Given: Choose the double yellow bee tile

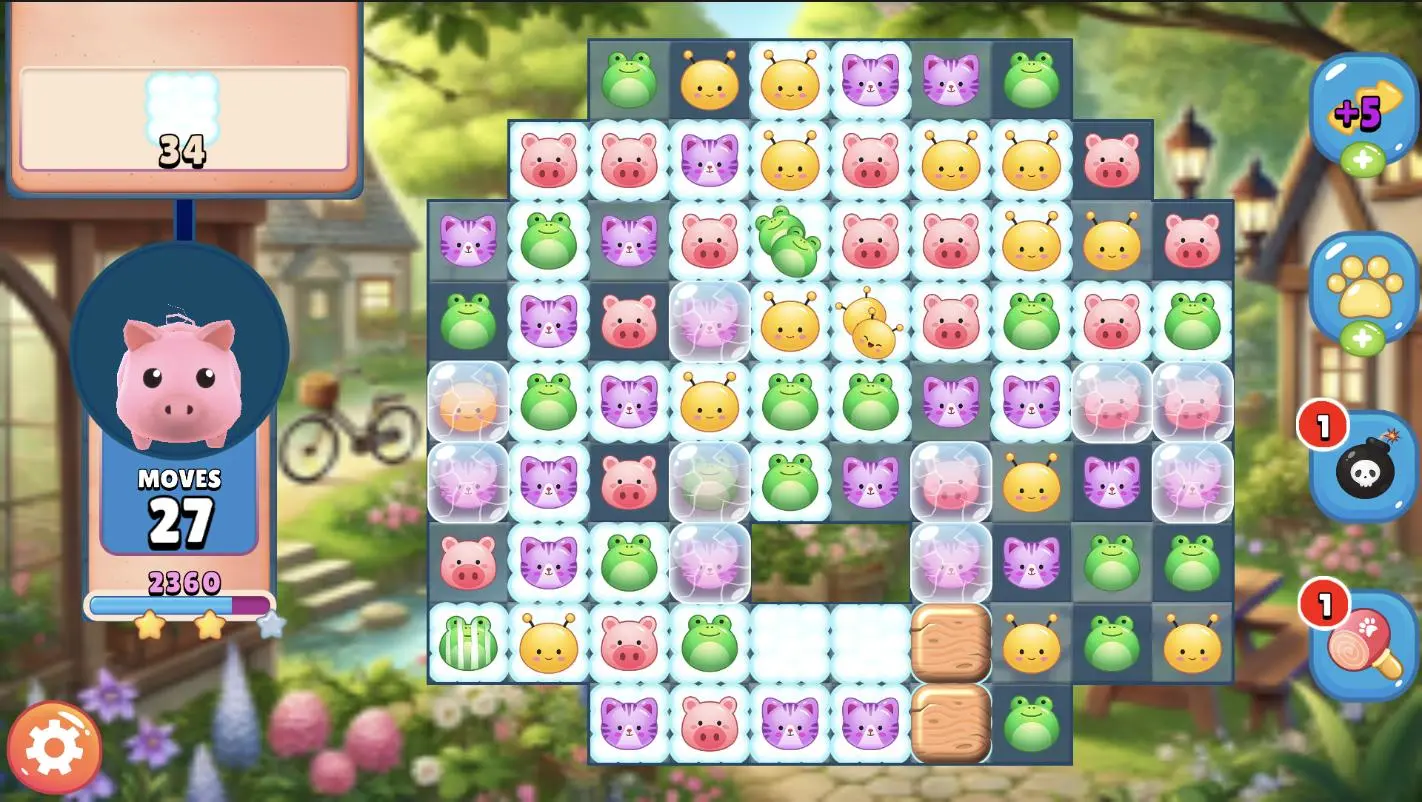Looking at the screenshot, I should point(868,323).
